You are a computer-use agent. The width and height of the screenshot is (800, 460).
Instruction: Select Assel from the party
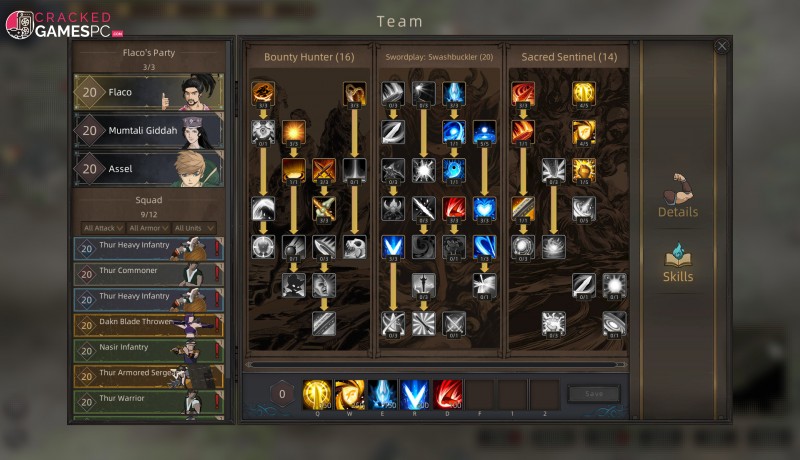[148, 169]
